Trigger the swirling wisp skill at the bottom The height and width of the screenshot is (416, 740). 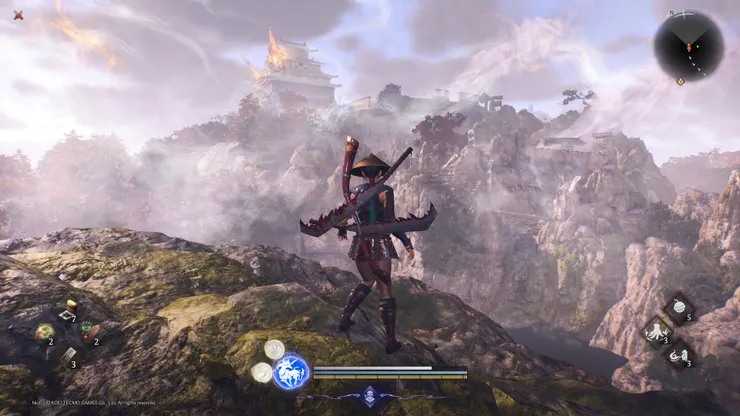pos(679,353)
